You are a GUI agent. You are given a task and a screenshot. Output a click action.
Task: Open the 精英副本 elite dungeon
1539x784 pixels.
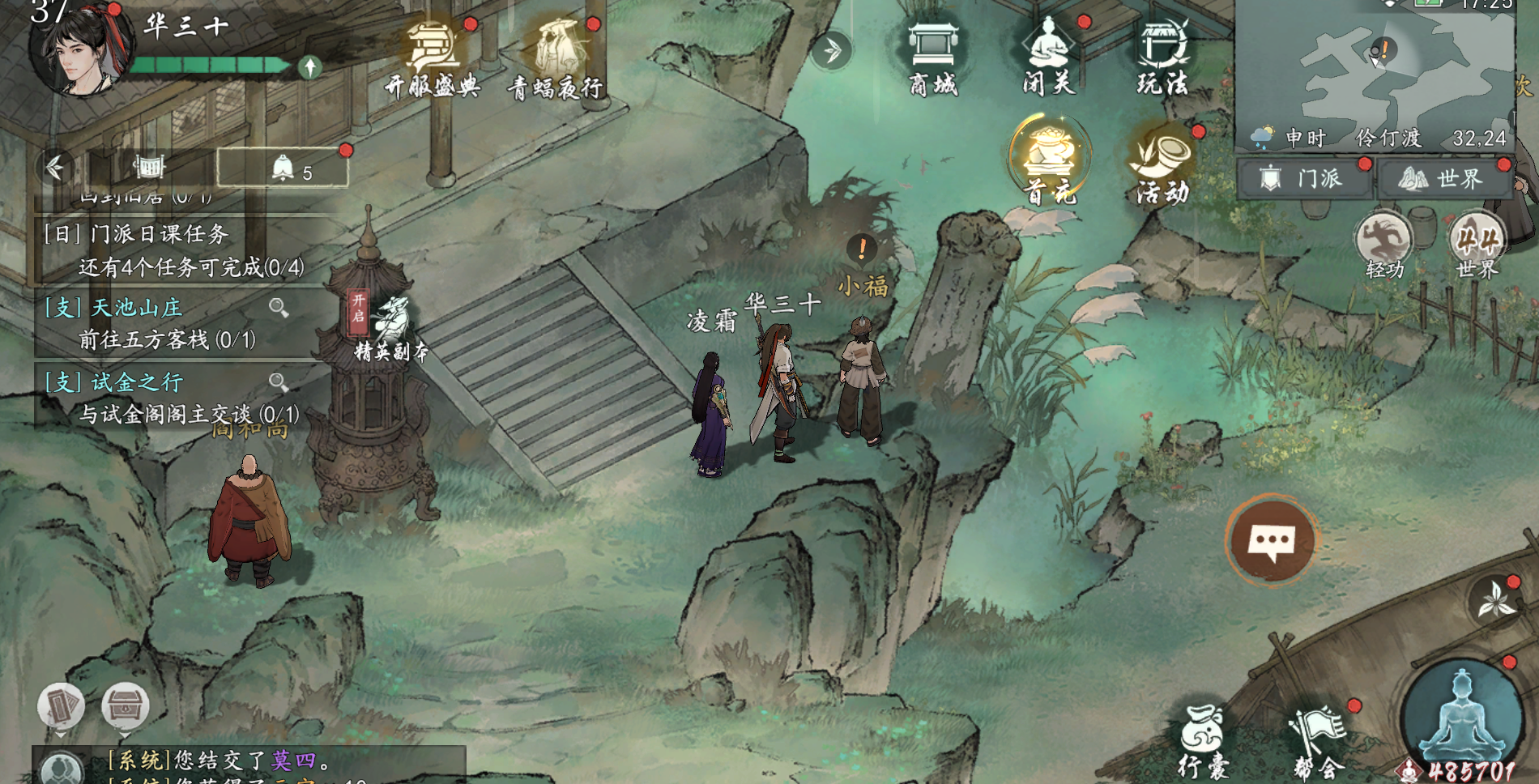(x=391, y=328)
